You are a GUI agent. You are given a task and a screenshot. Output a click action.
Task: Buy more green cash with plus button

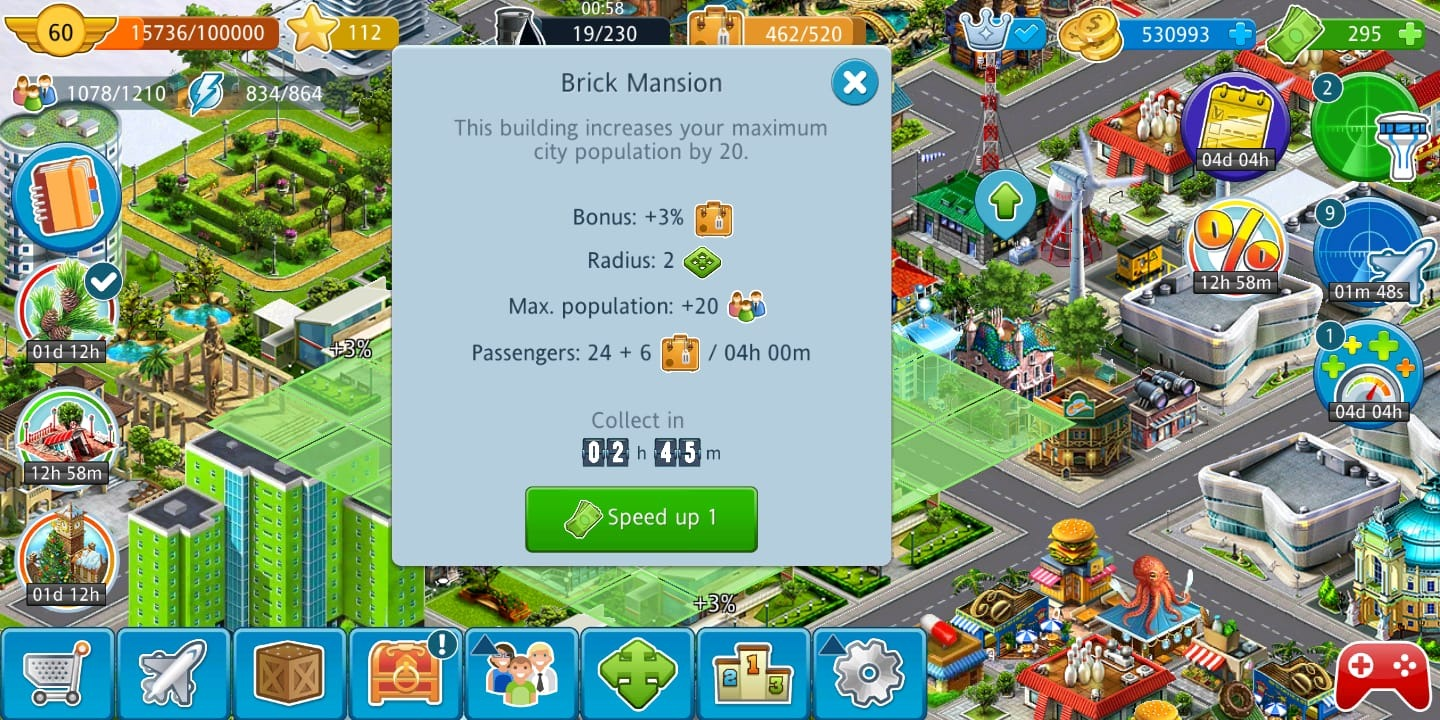coord(1410,33)
